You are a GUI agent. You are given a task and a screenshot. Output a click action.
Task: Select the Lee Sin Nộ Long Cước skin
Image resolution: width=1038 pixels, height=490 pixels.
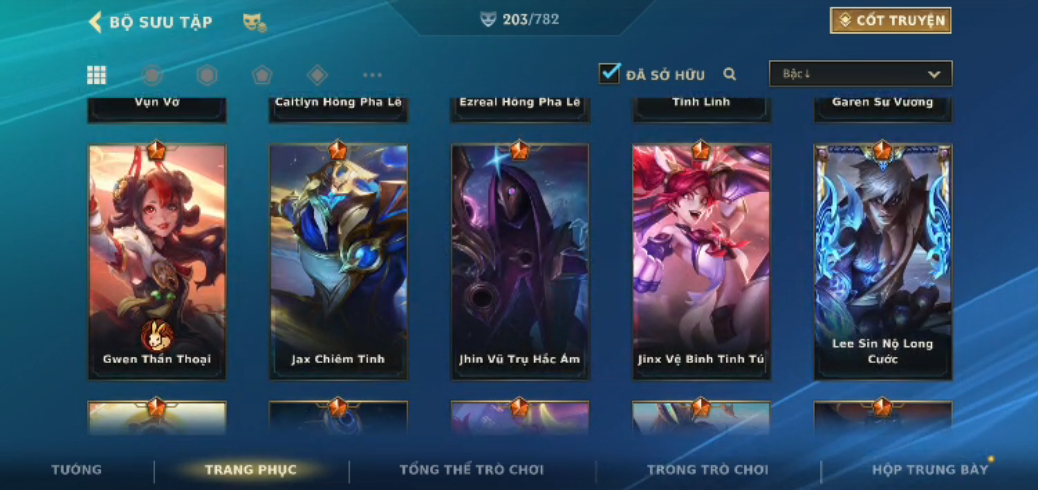point(882,261)
